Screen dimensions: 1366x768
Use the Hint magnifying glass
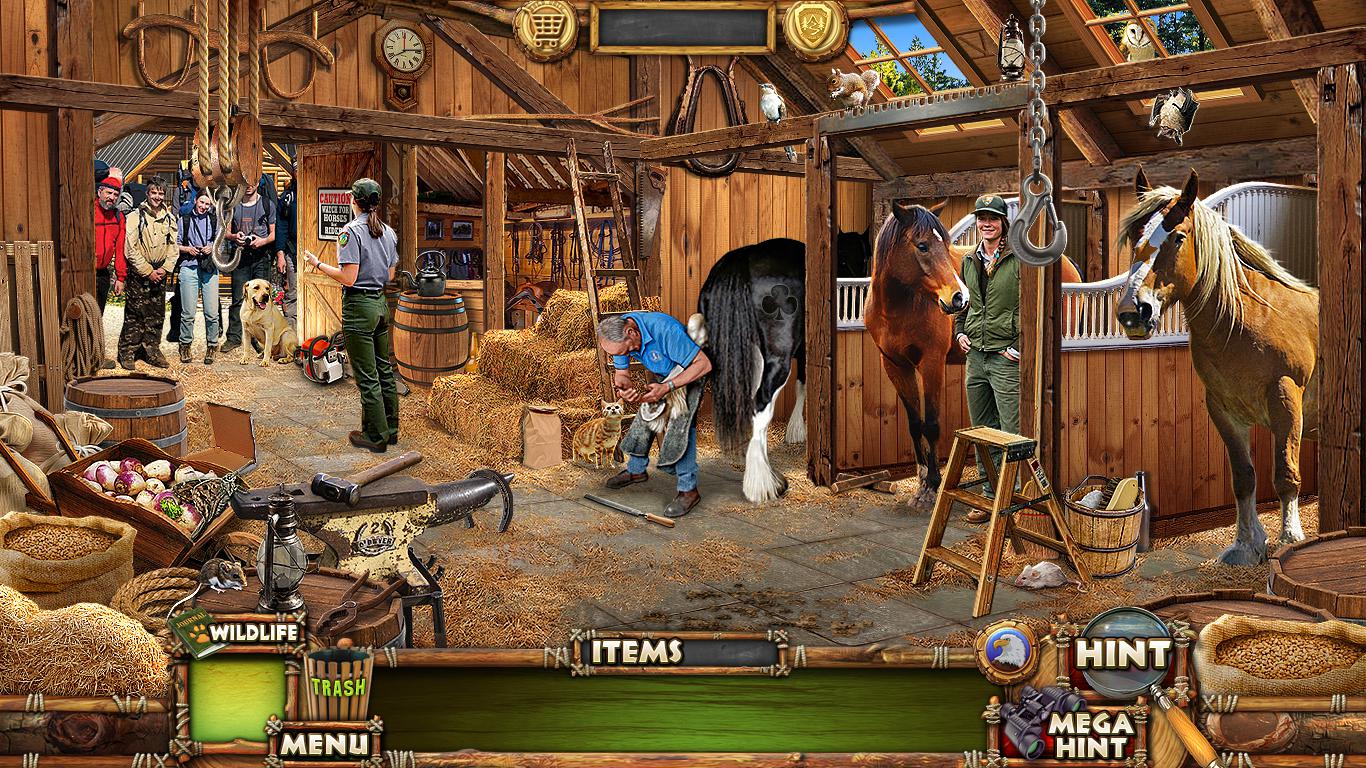(x=1122, y=654)
